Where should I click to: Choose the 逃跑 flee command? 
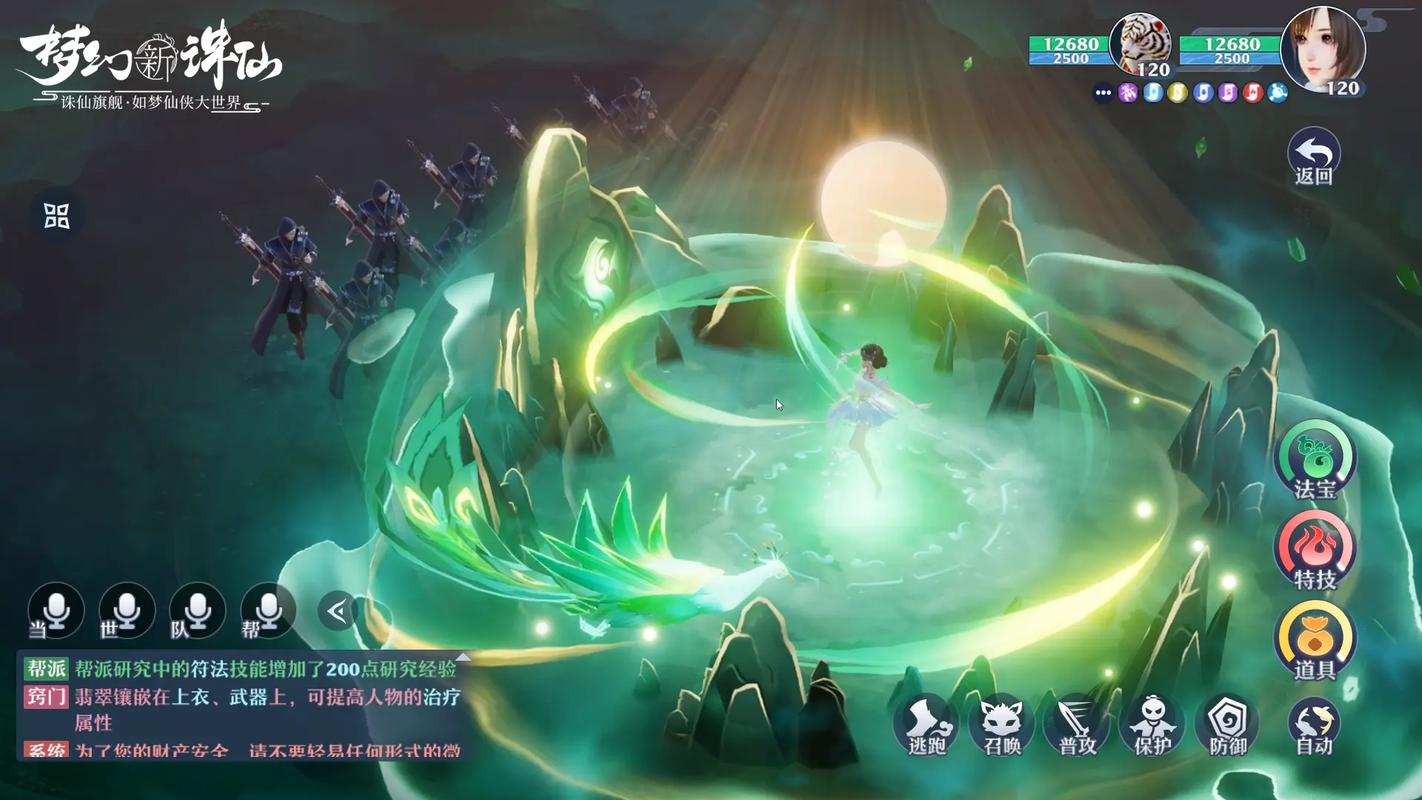pyautogui.click(x=925, y=723)
